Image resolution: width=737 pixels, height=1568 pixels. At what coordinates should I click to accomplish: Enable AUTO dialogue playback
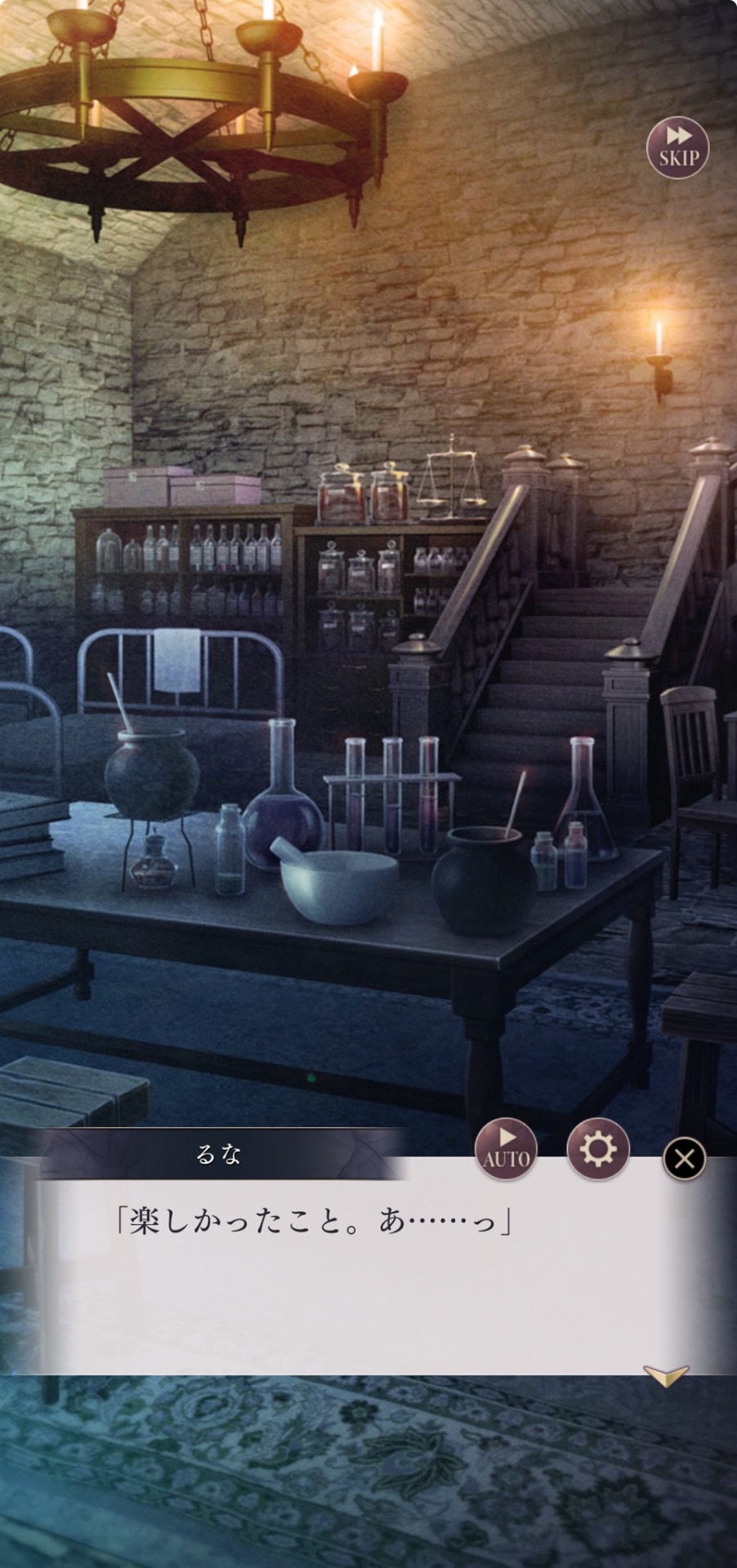[507, 1149]
